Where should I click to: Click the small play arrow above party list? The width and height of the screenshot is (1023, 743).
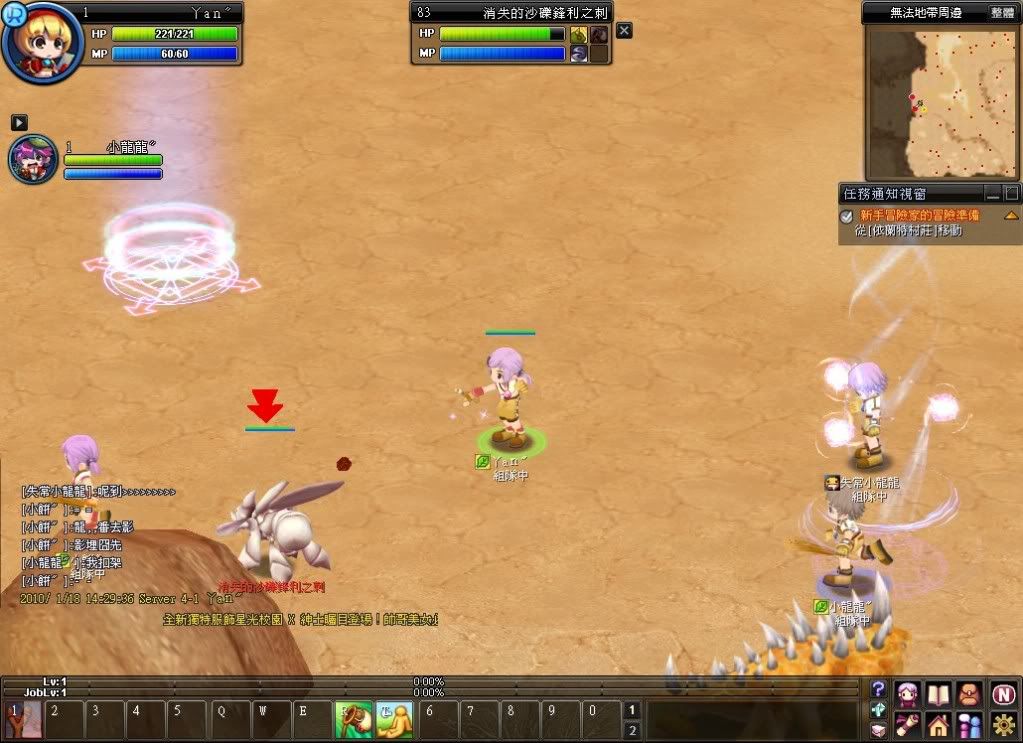pos(19,122)
